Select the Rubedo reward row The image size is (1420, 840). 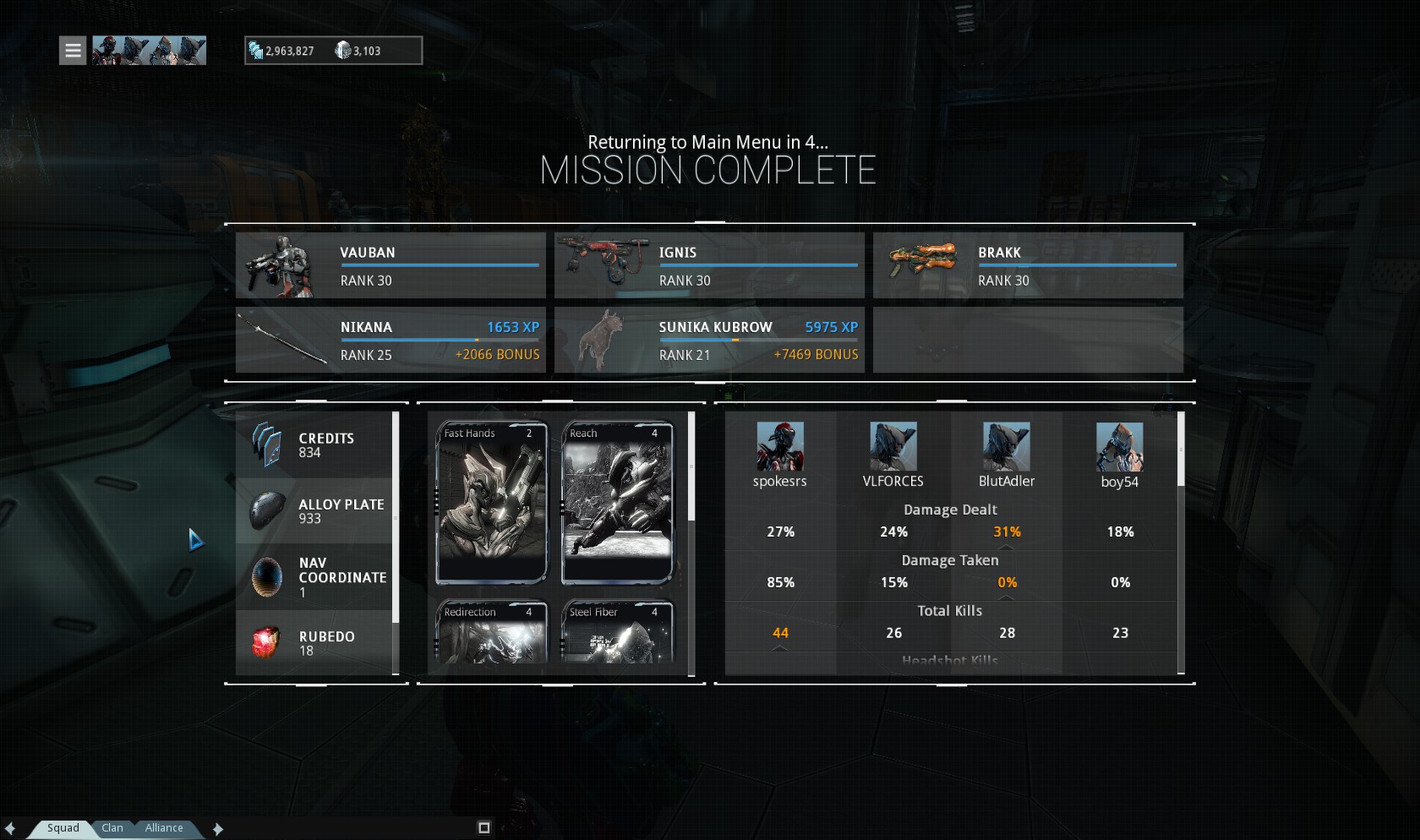314,643
